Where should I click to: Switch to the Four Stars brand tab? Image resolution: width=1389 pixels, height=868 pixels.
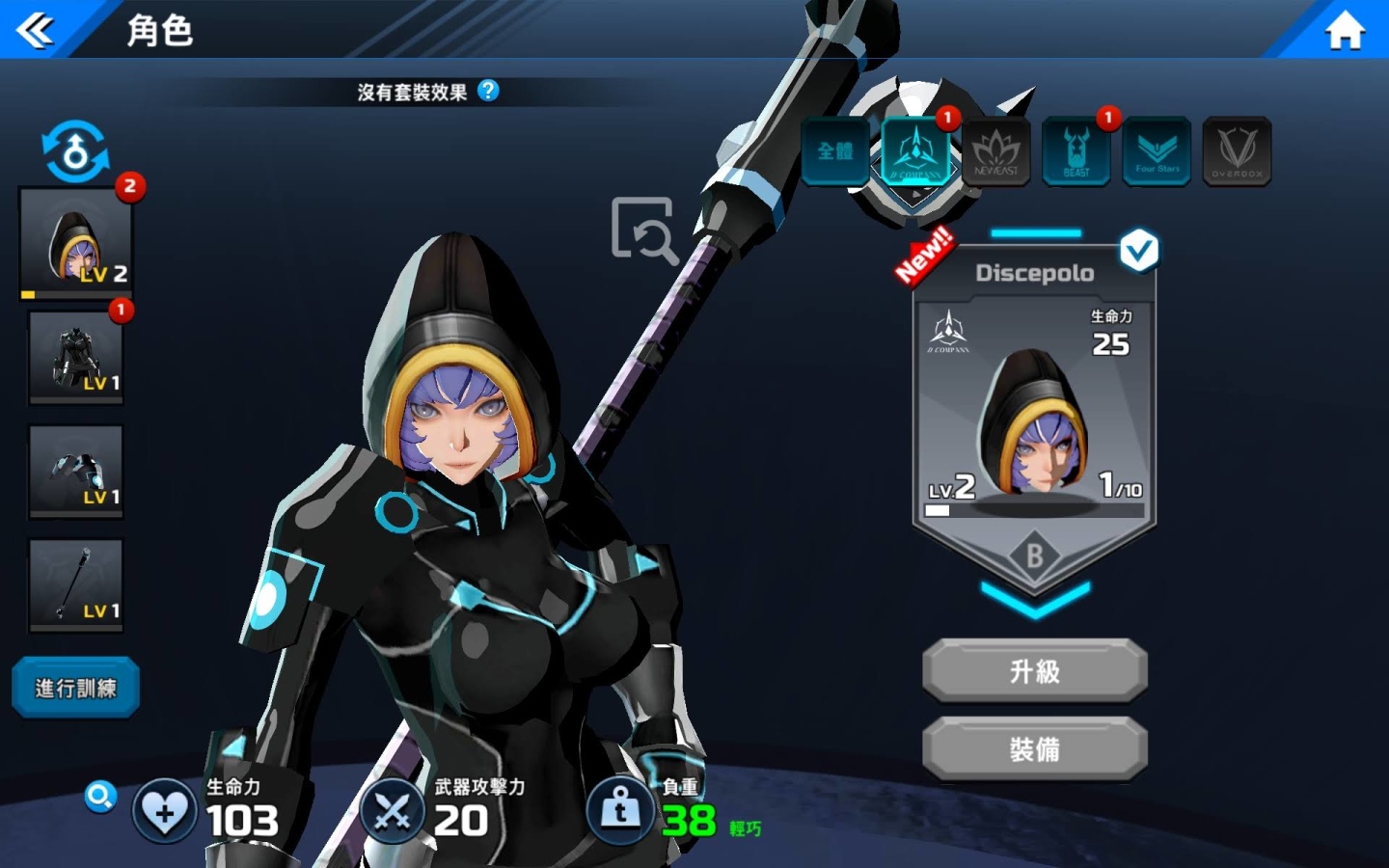(x=1157, y=151)
